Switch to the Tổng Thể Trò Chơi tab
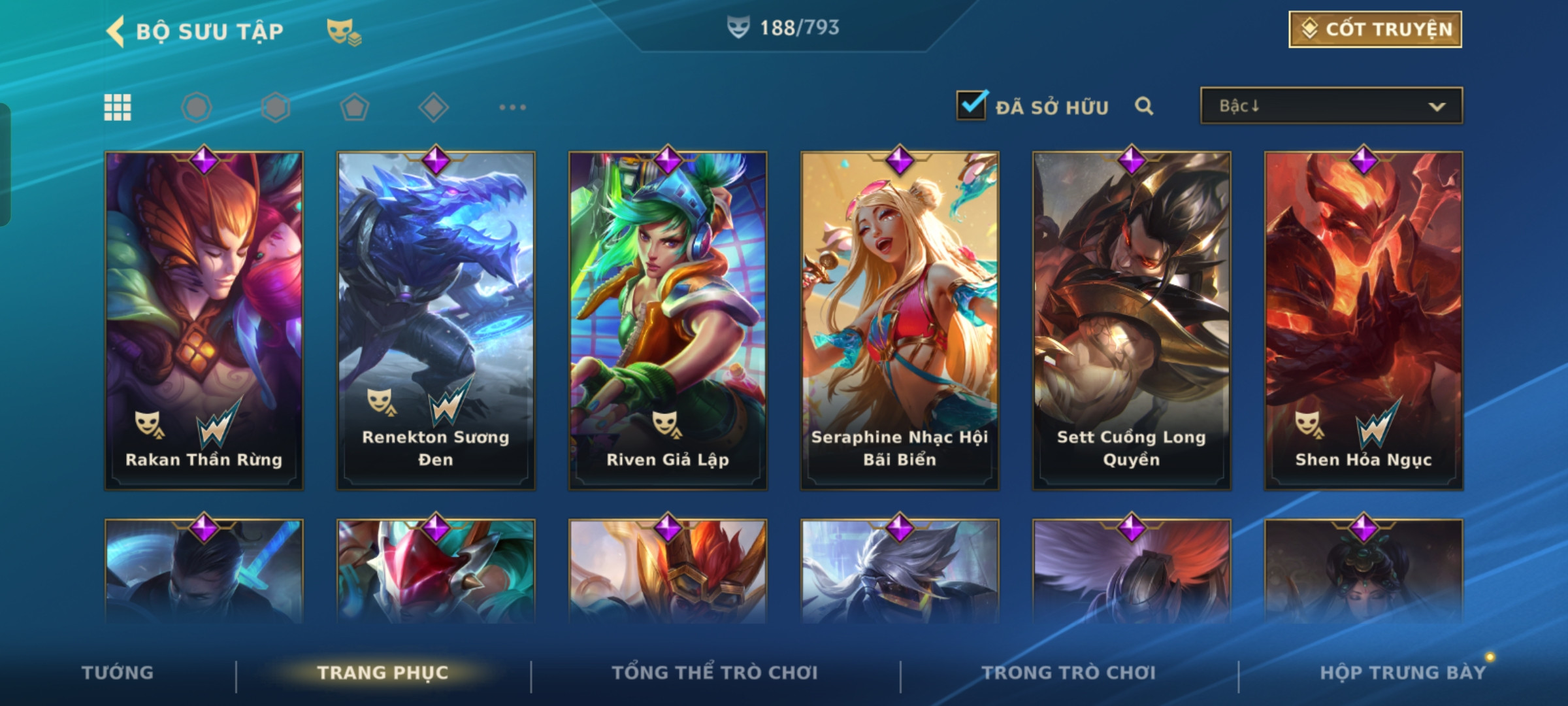This screenshot has width=1568, height=706. click(x=715, y=673)
